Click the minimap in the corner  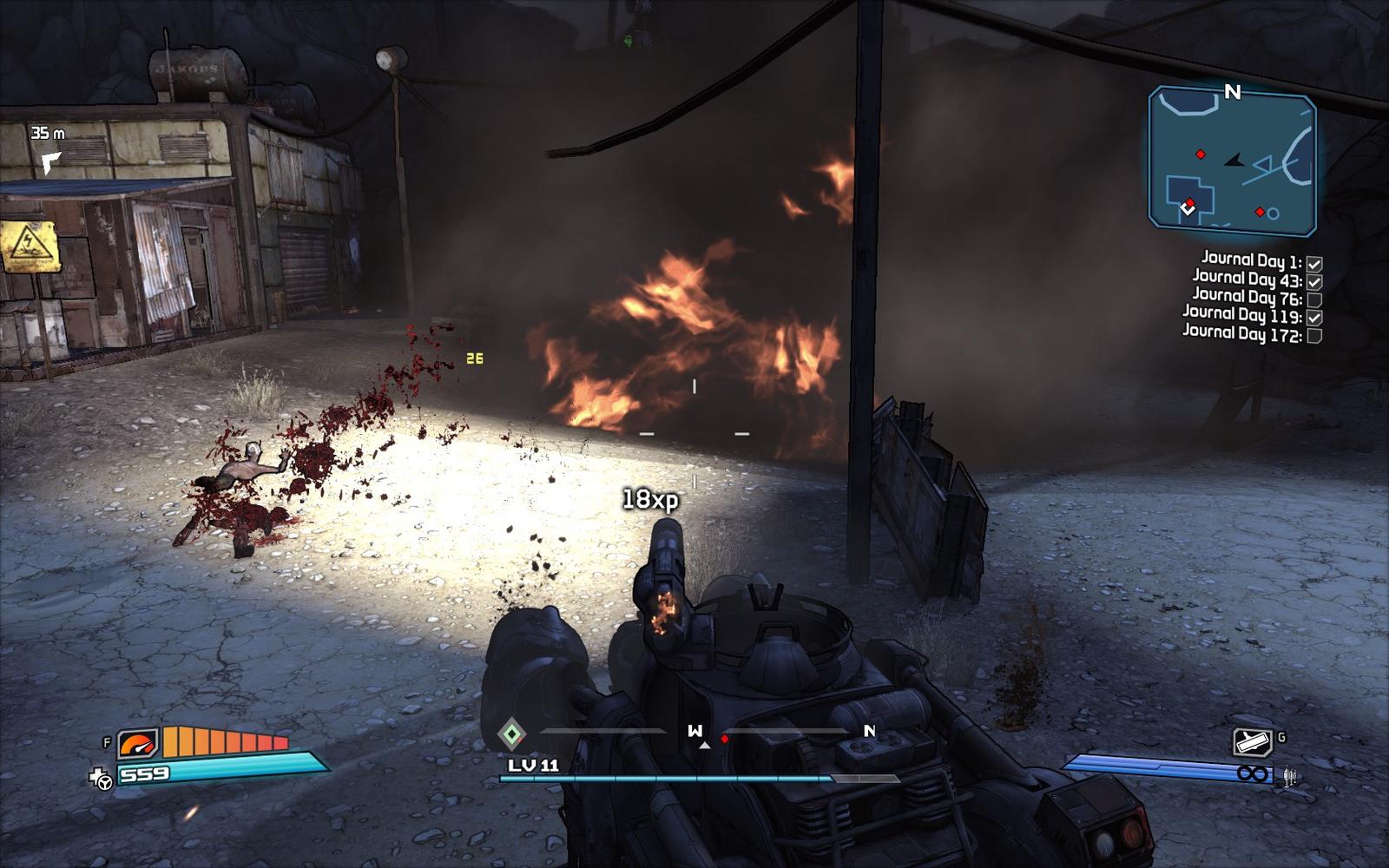tap(1232, 161)
